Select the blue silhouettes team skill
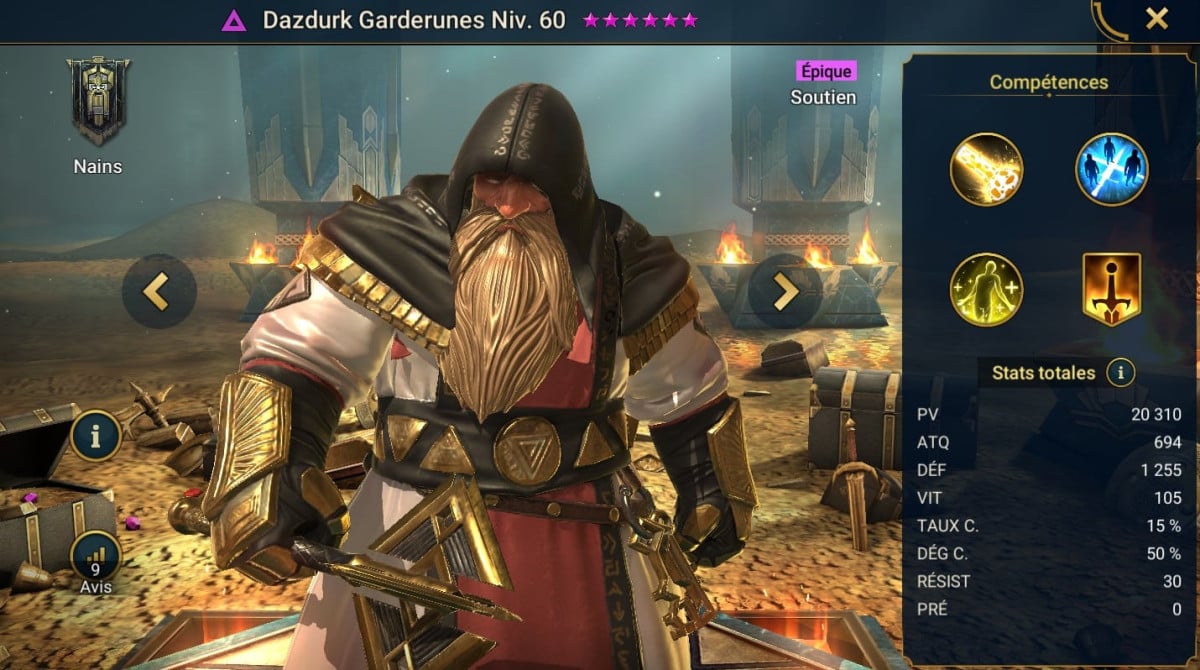Viewport: 1200px width, 670px height. tap(1111, 168)
